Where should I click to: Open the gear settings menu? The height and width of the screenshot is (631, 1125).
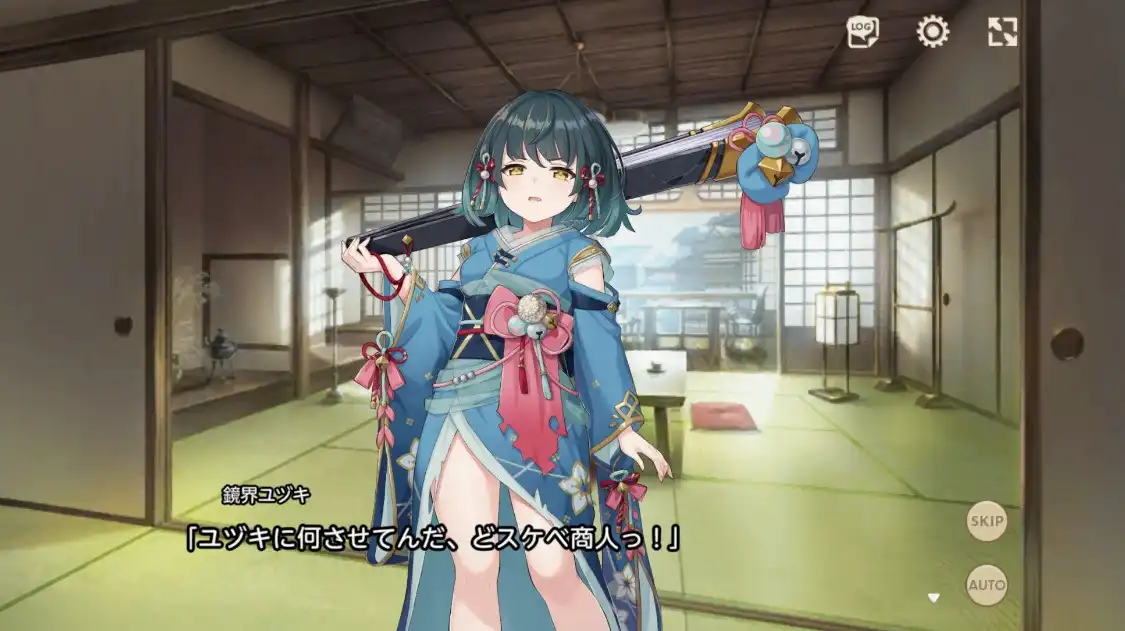pyautogui.click(x=933, y=32)
